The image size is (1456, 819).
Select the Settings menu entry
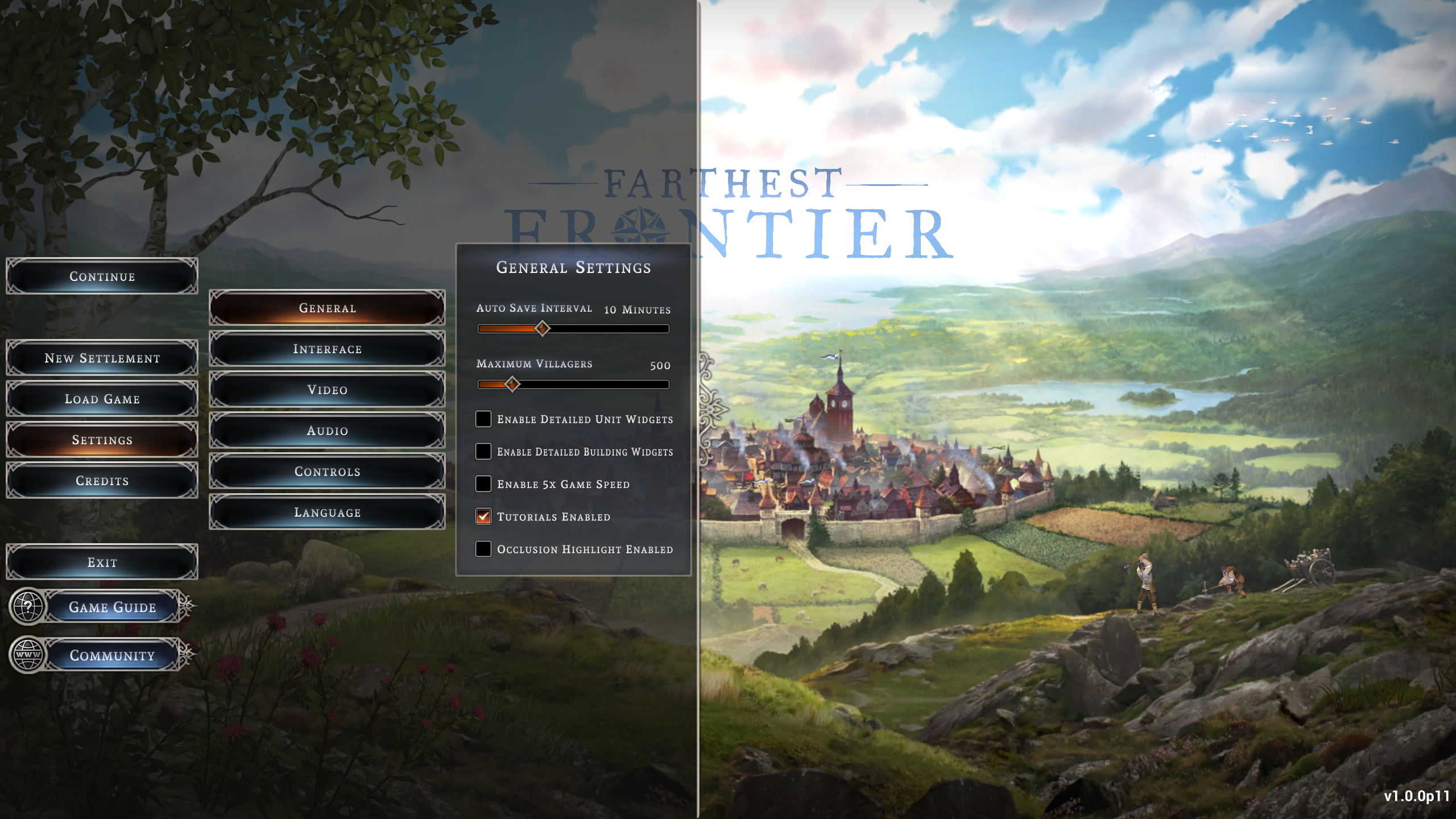click(x=102, y=440)
